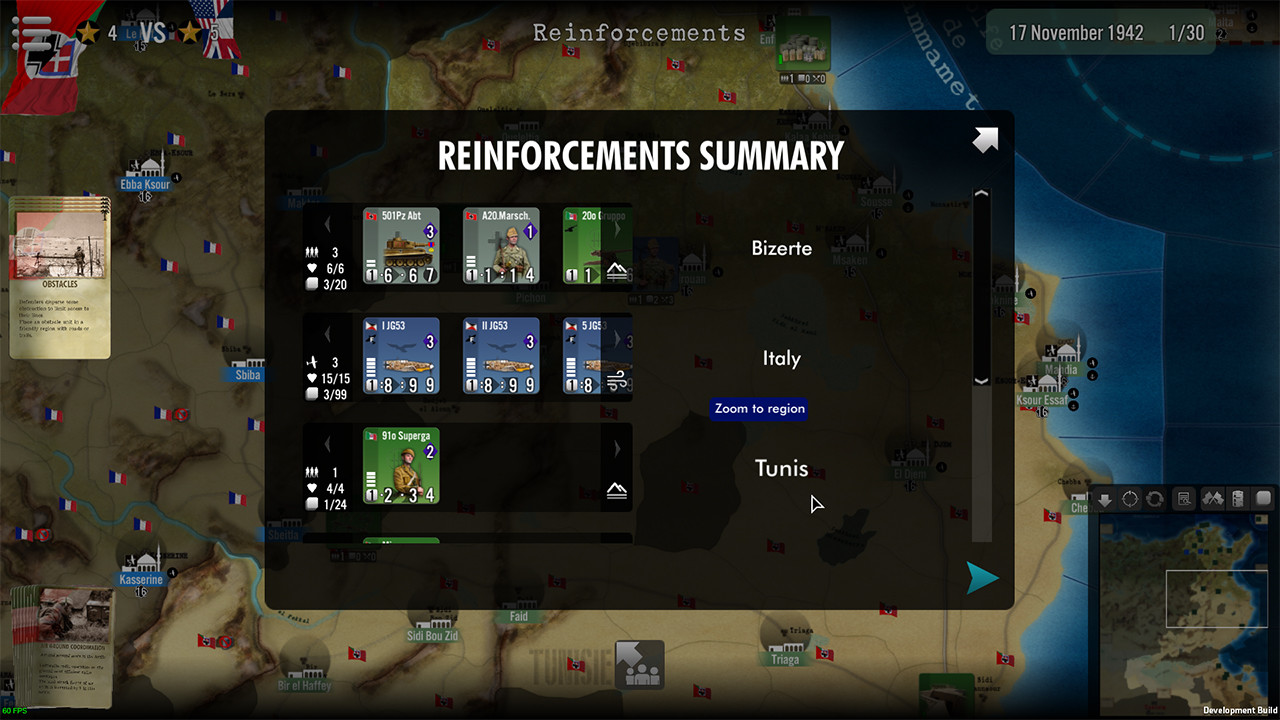Click the cyan continue arrow button
Screen dimensions: 1280x720
(x=981, y=578)
